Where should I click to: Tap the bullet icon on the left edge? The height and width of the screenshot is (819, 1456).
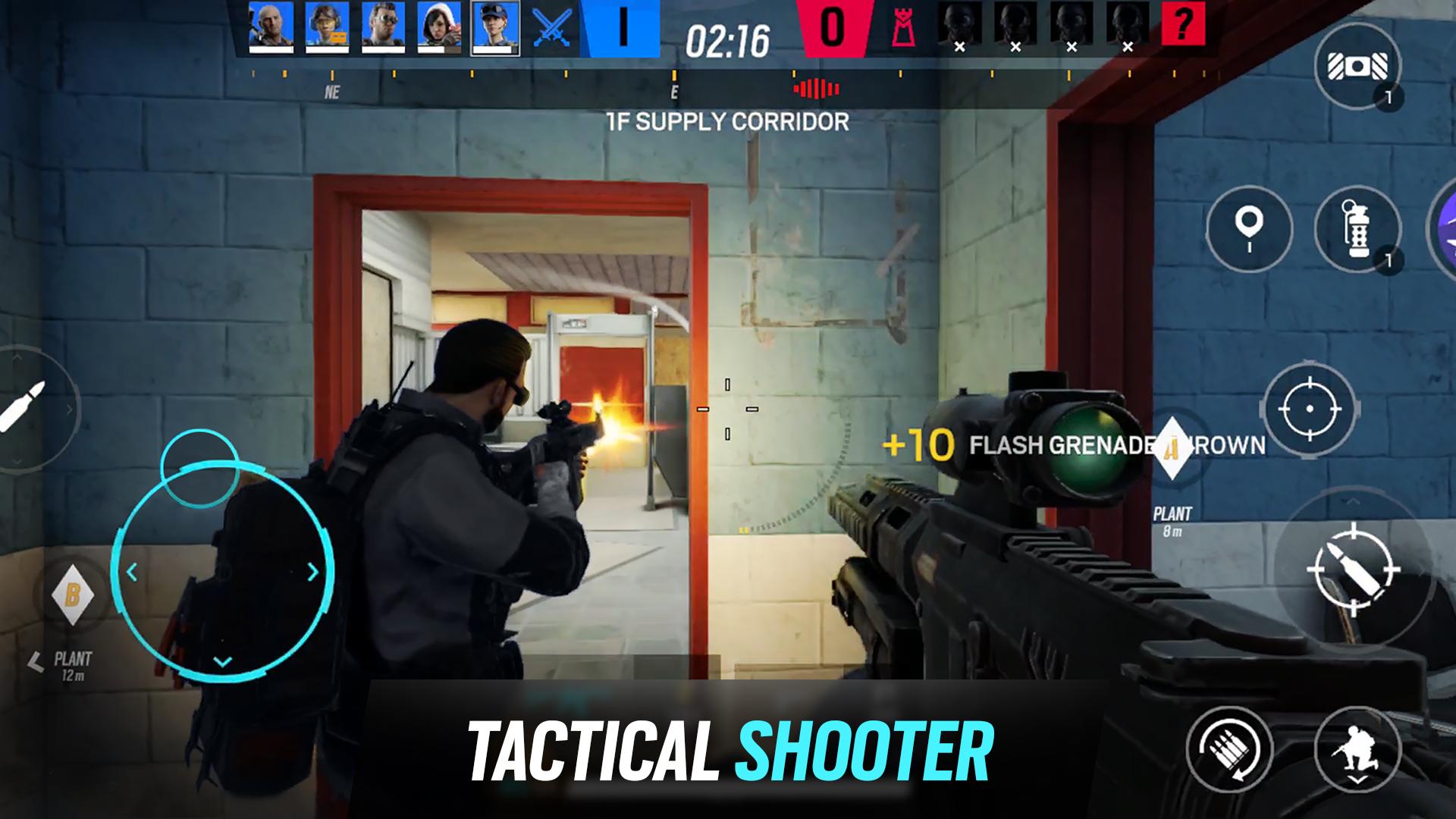tap(23, 409)
